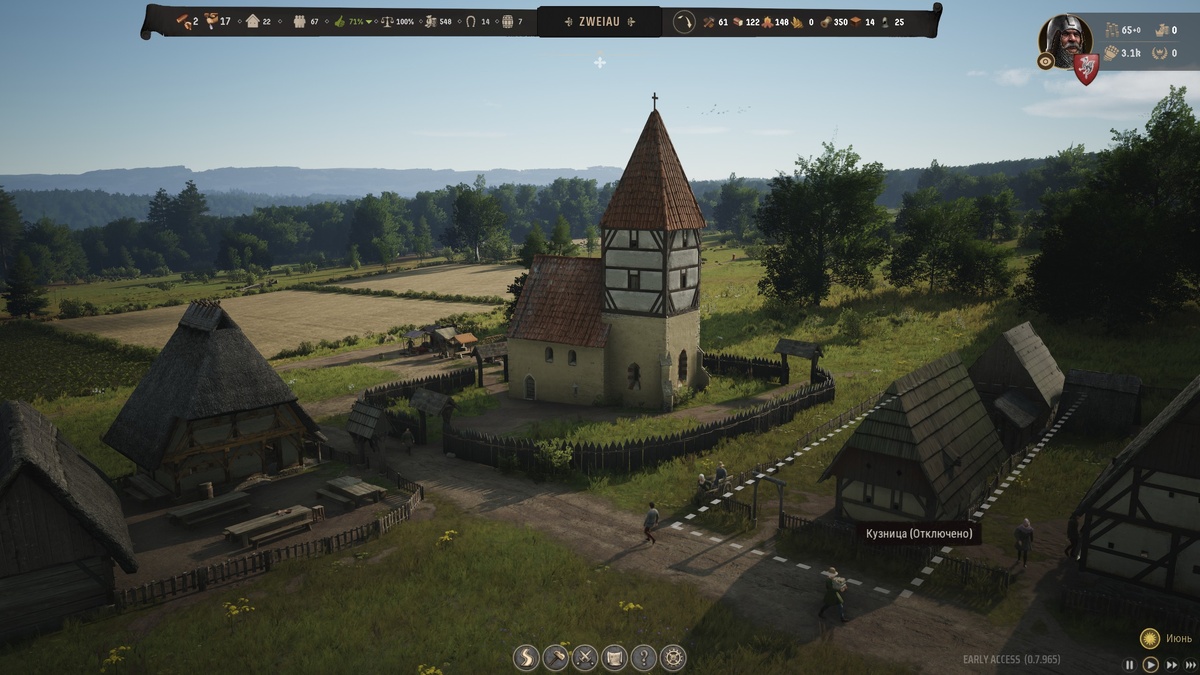Switch to double fast-forward speed
The height and width of the screenshot is (675, 1200).
[x=1169, y=664]
